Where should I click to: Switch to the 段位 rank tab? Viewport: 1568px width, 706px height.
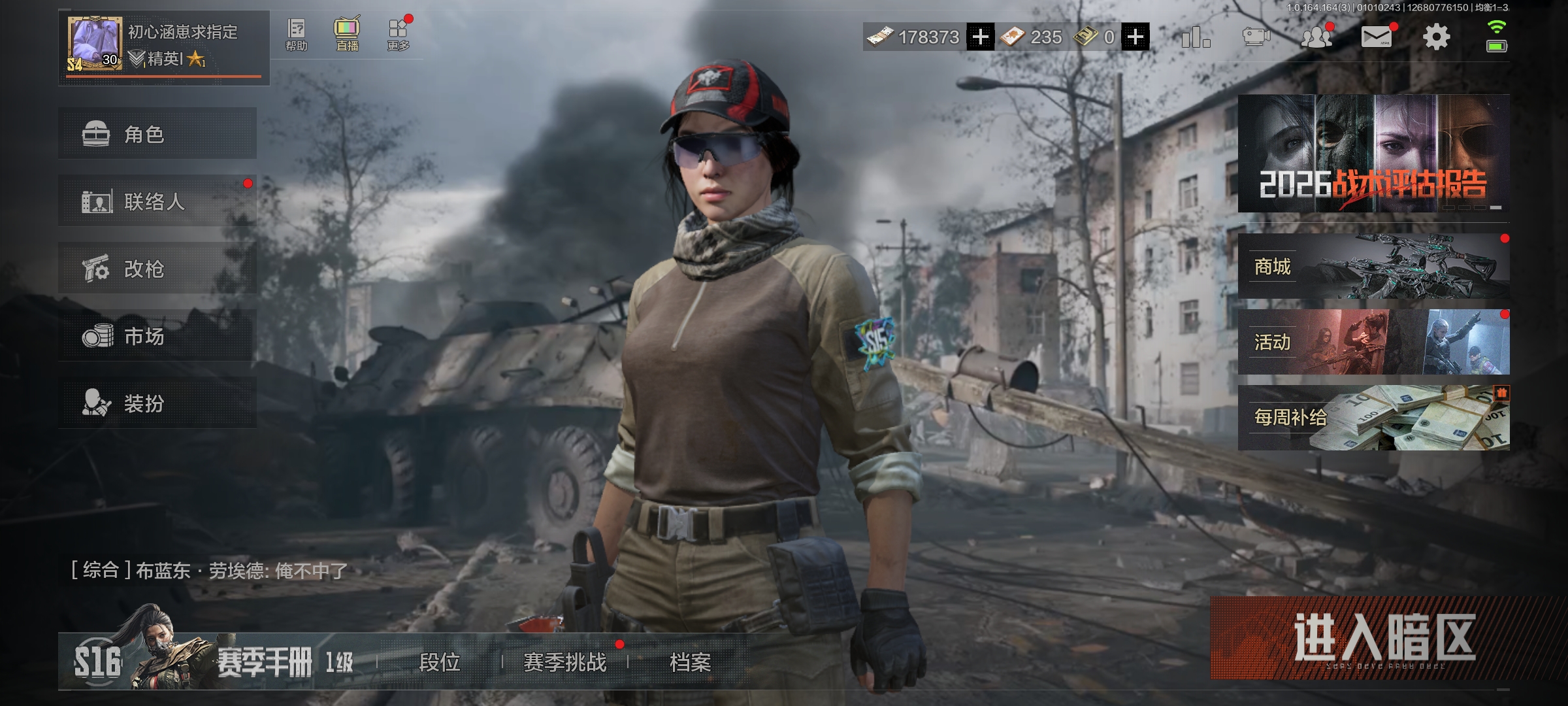tap(439, 662)
